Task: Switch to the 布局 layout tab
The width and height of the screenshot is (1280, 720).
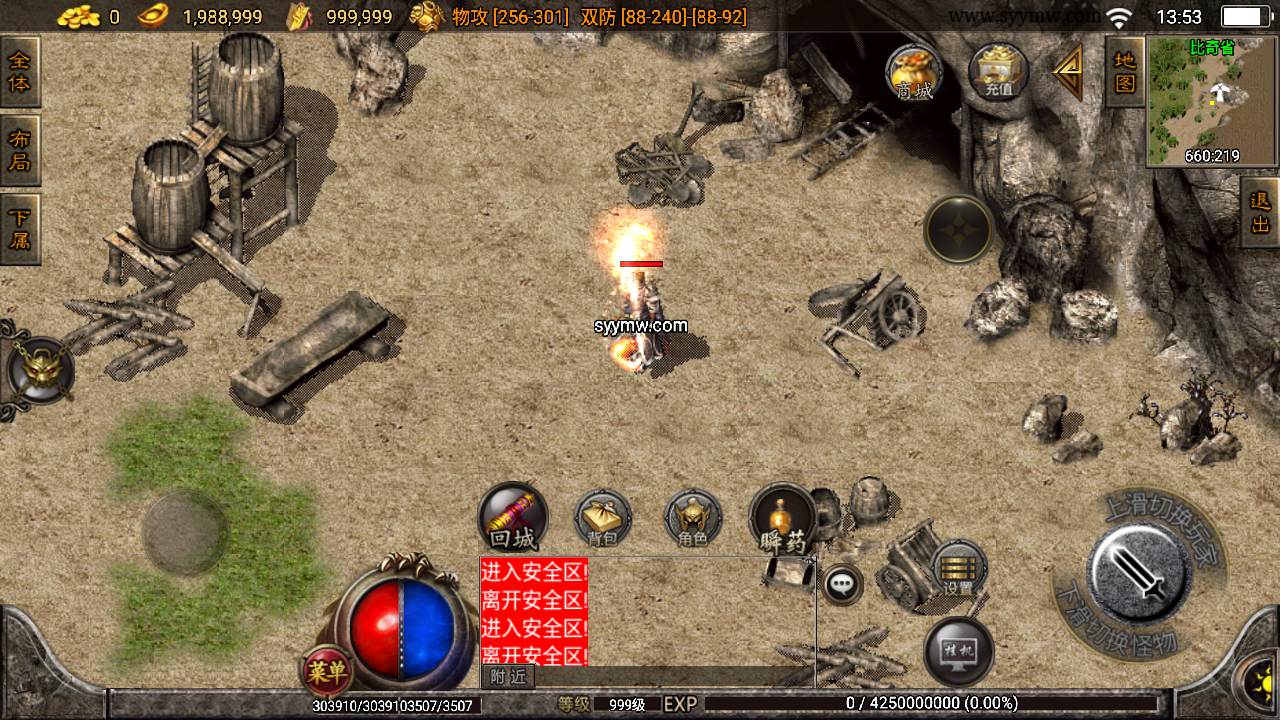Action: tap(19, 150)
